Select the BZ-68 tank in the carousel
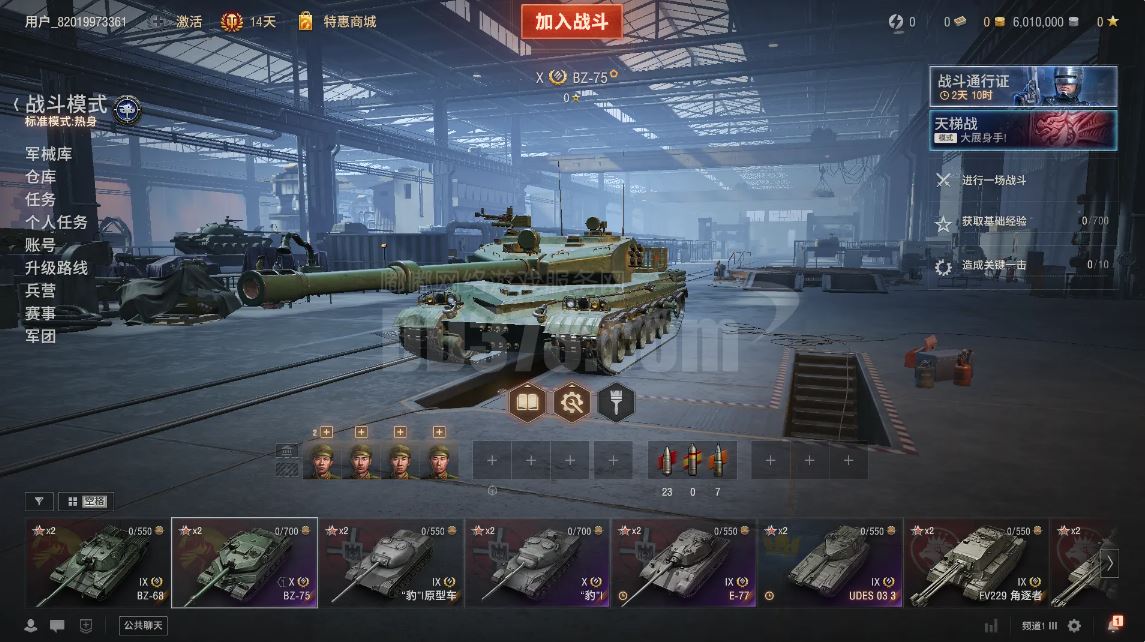Screen dimensions: 1145x642 pyautogui.click(x=98, y=562)
